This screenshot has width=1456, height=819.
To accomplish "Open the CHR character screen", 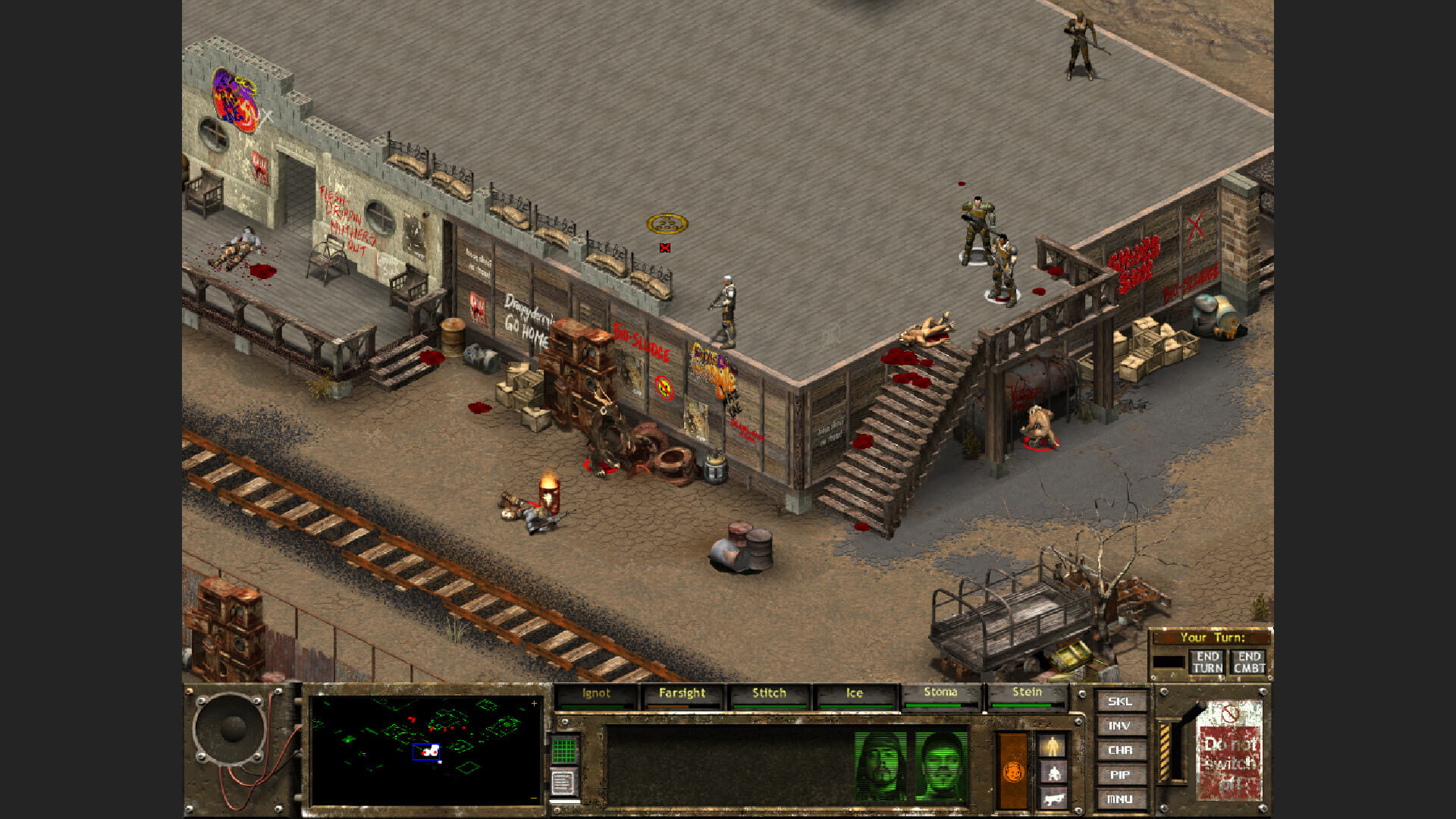I will coord(1120,750).
